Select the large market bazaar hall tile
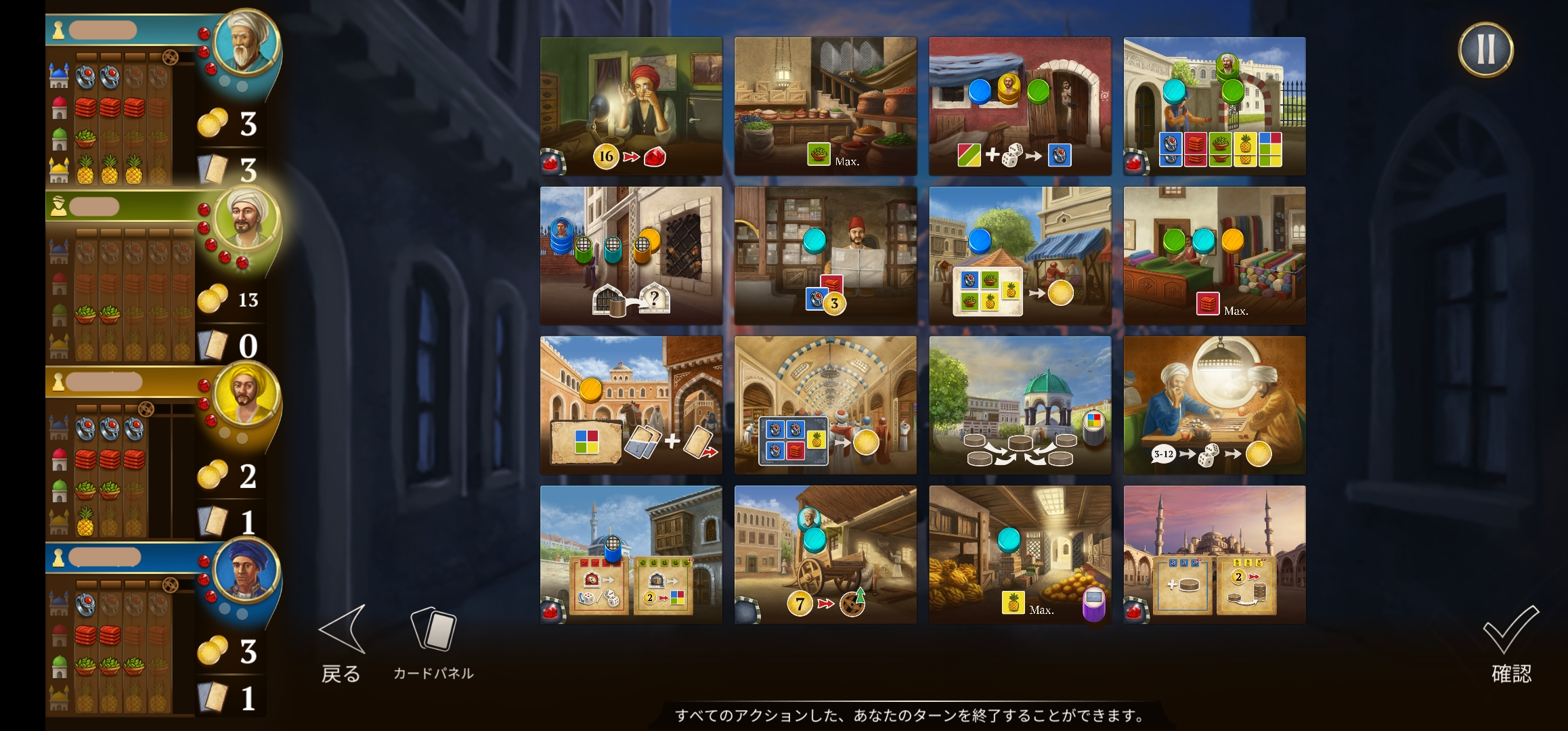Image resolution: width=1568 pixels, height=731 pixels. 825,405
